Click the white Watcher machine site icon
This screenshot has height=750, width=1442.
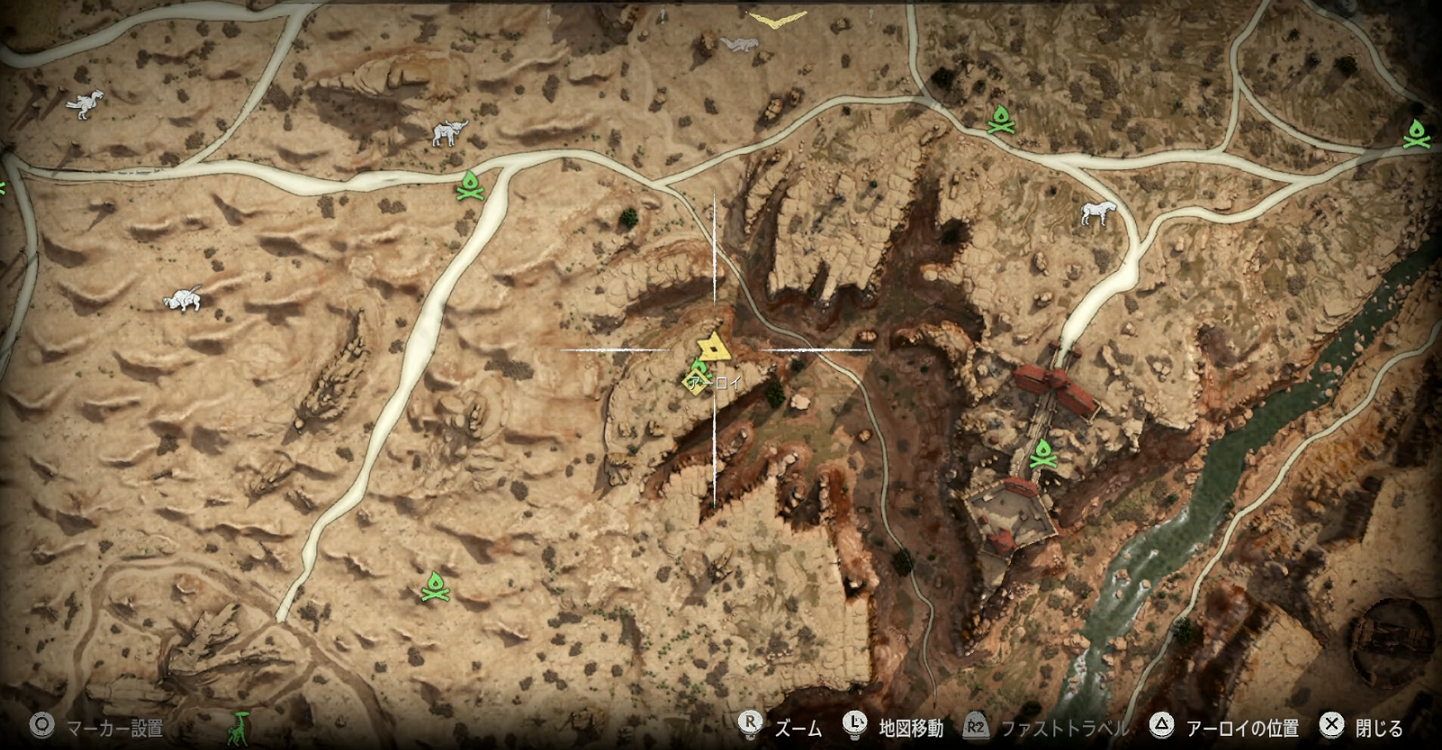85,103
